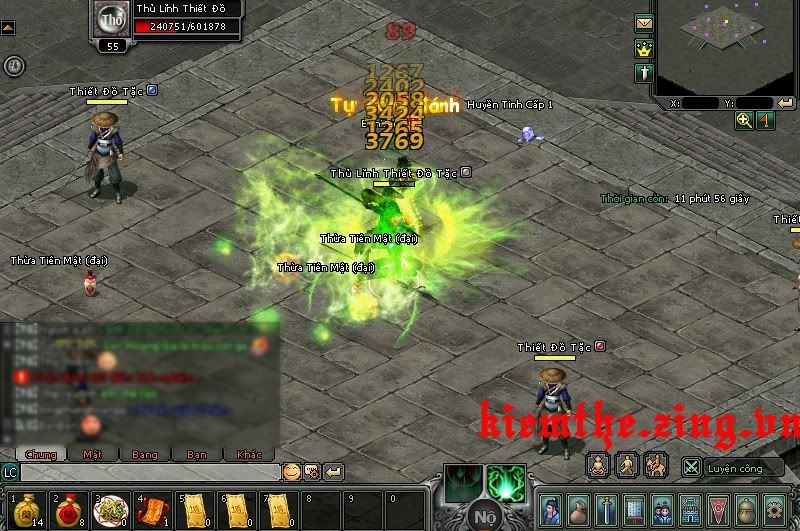Open the smiley emoticon picker
Viewport: 800px width, 531px height.
click(291, 471)
